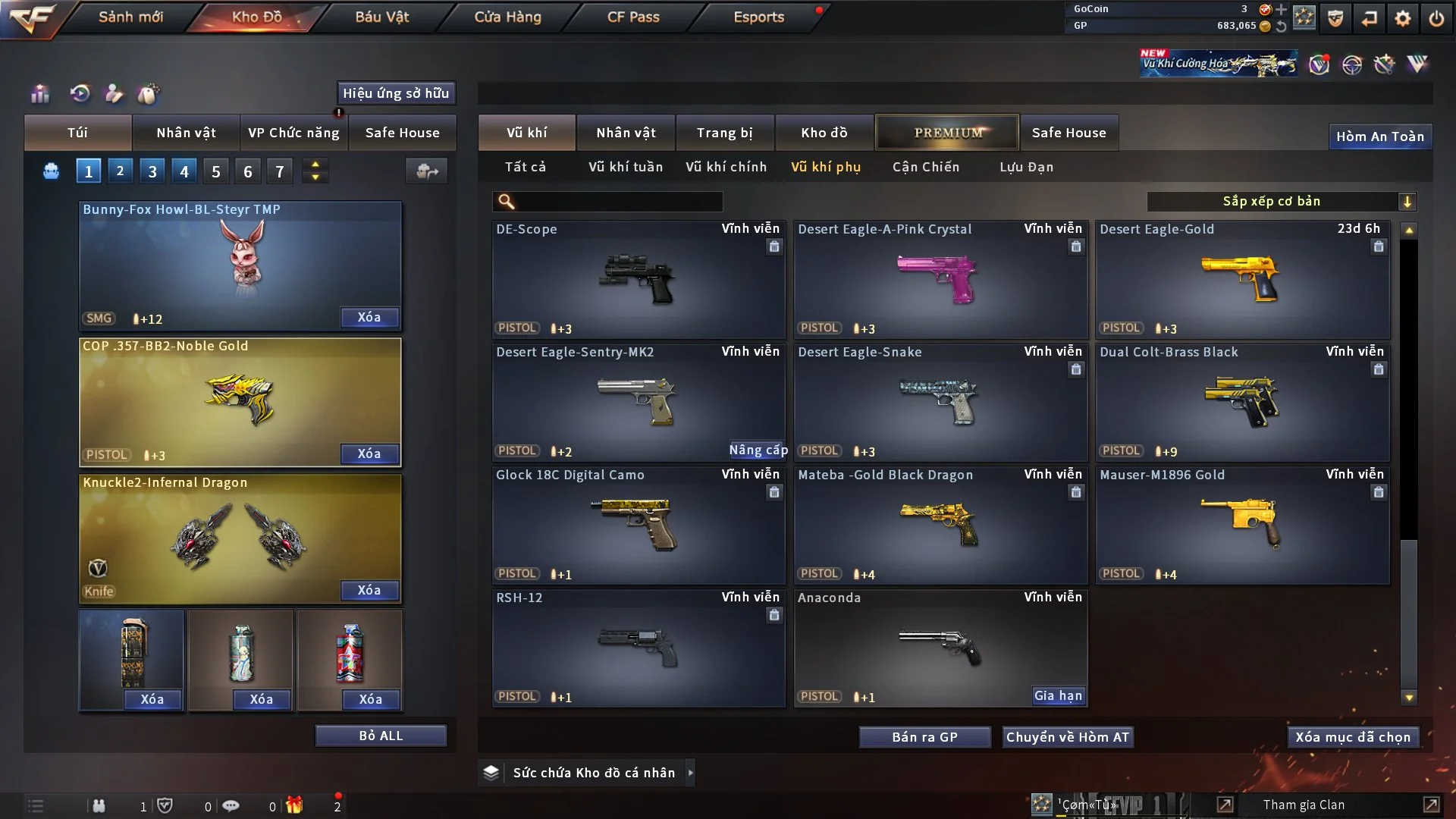This screenshot has width=1456, height=819.
Task: Switch to the Nhân vật inventory tab
Action: [626, 133]
